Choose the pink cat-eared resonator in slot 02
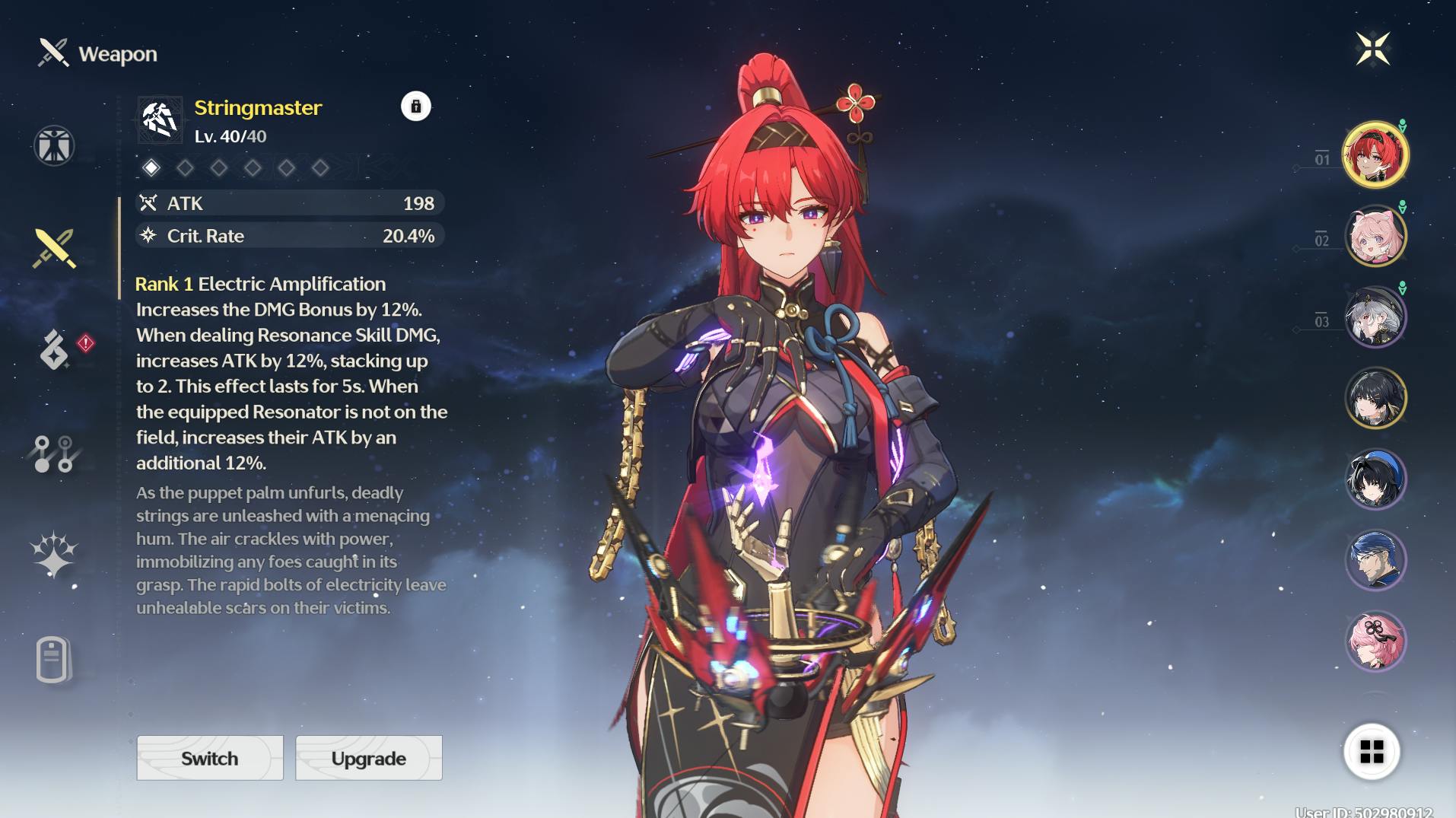 pyautogui.click(x=1375, y=236)
